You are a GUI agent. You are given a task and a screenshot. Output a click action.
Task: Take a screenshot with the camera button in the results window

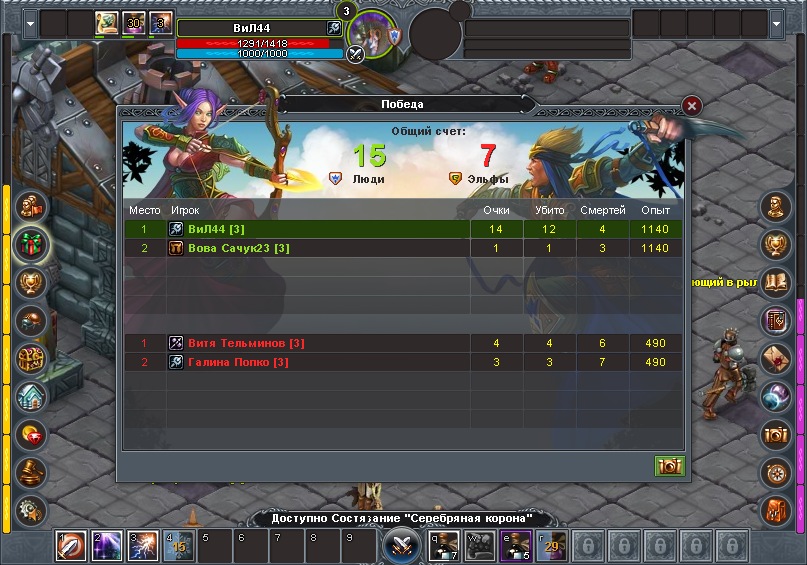pos(669,466)
